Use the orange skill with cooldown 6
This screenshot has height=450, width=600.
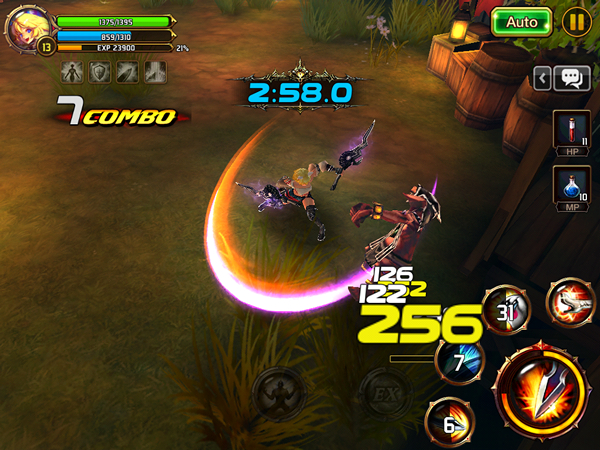tap(449, 422)
